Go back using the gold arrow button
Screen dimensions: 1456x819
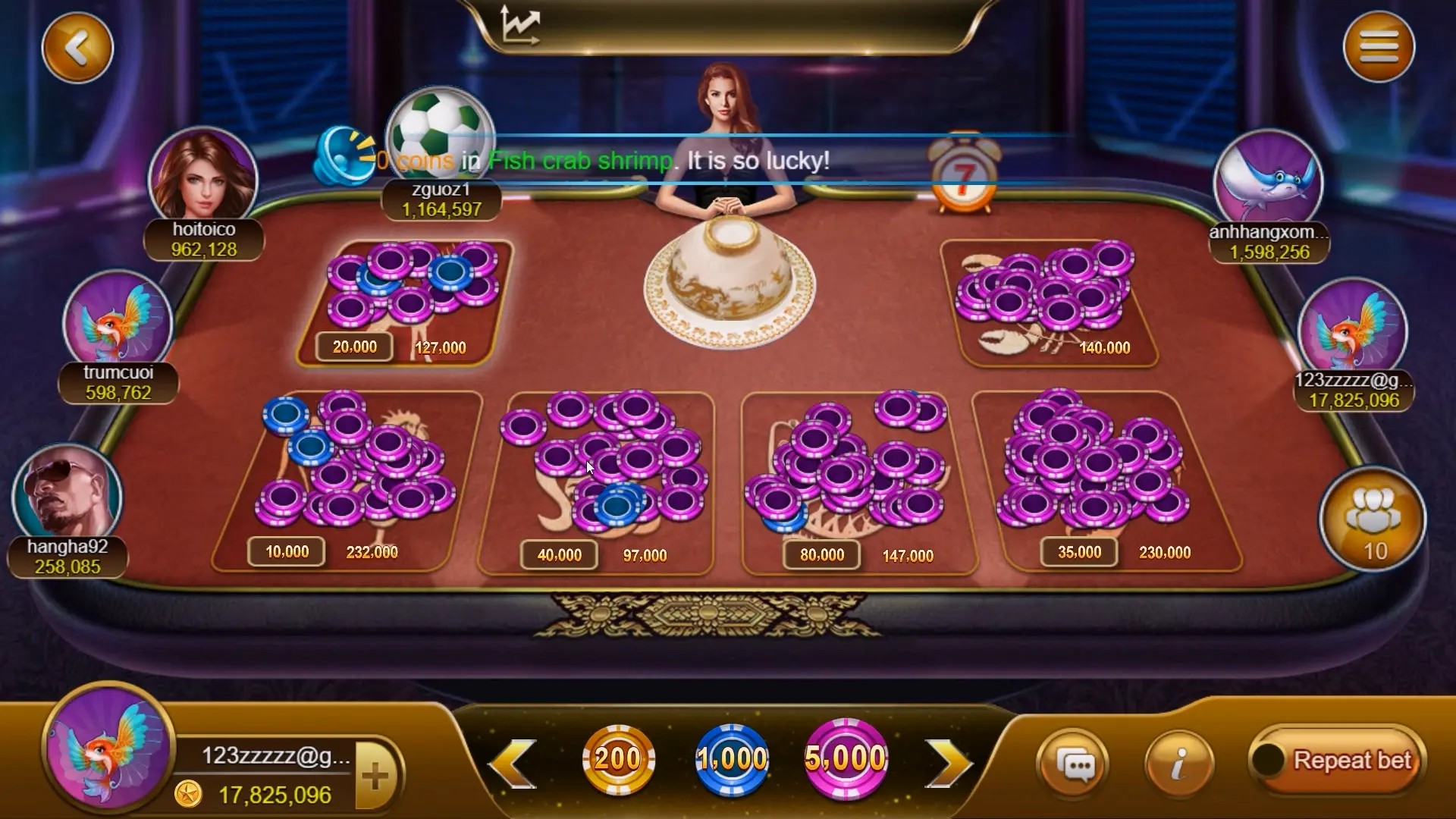click(77, 48)
